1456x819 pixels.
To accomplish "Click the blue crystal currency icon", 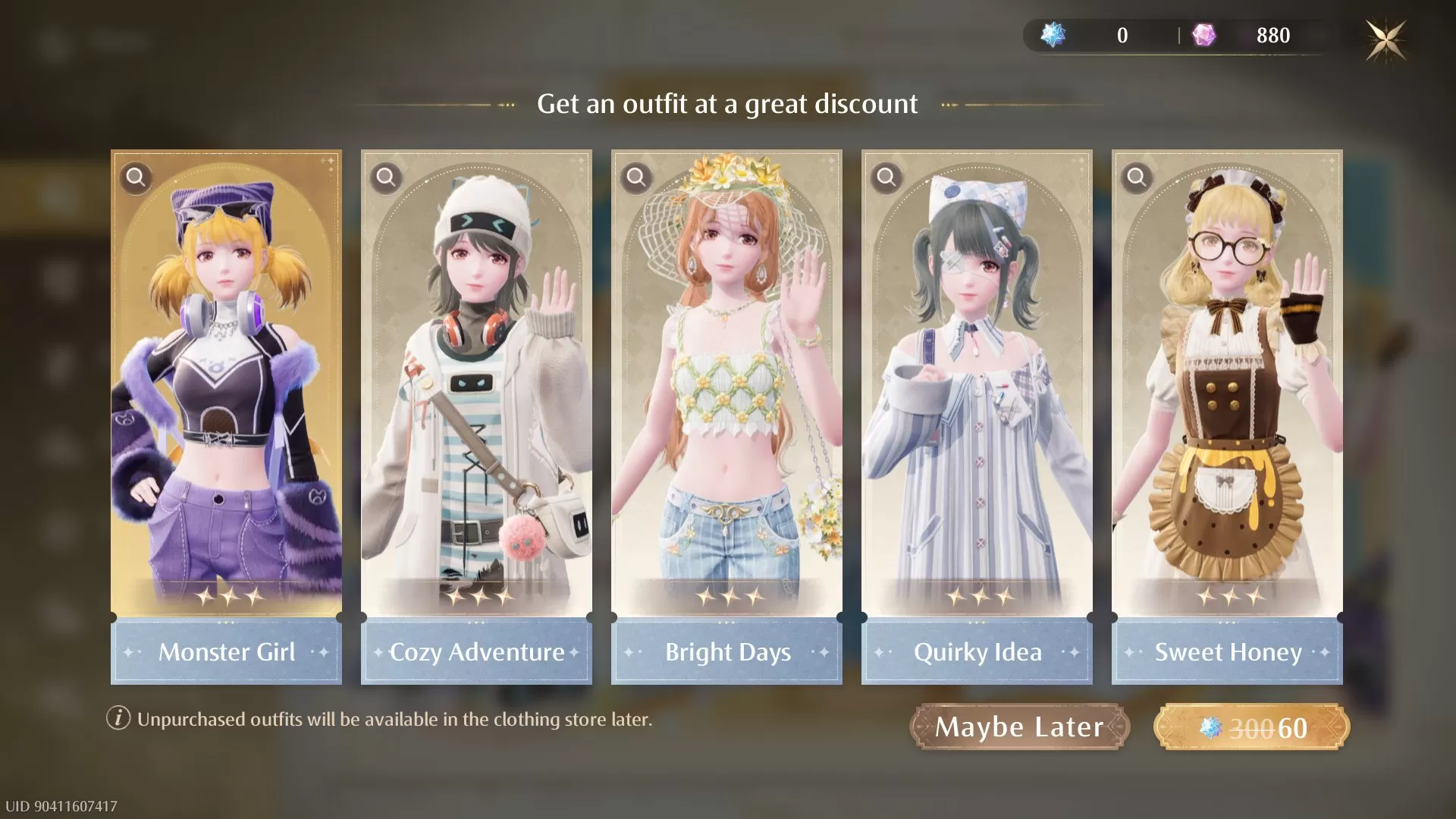I will 1054,35.
